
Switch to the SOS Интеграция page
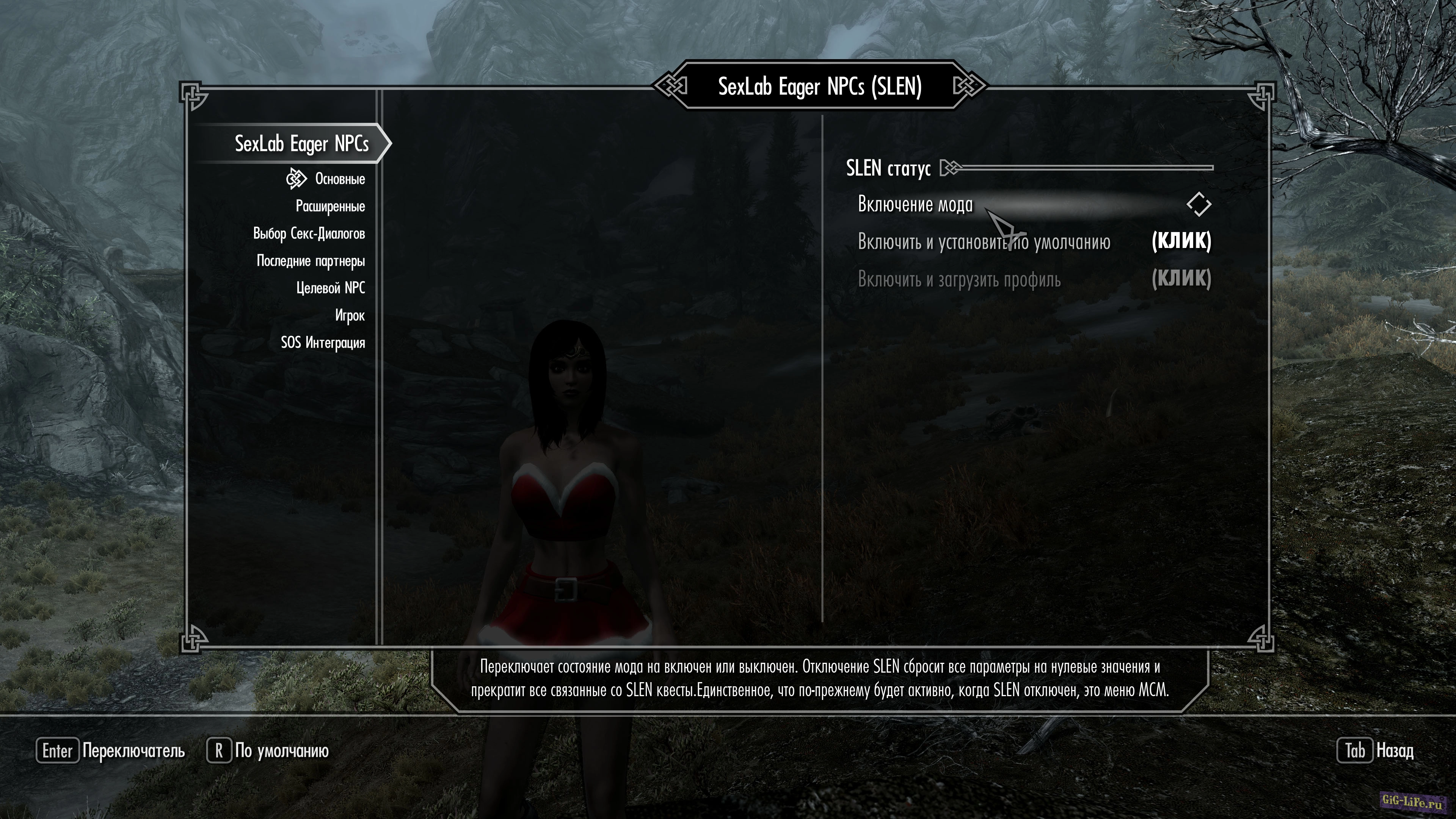click(323, 342)
